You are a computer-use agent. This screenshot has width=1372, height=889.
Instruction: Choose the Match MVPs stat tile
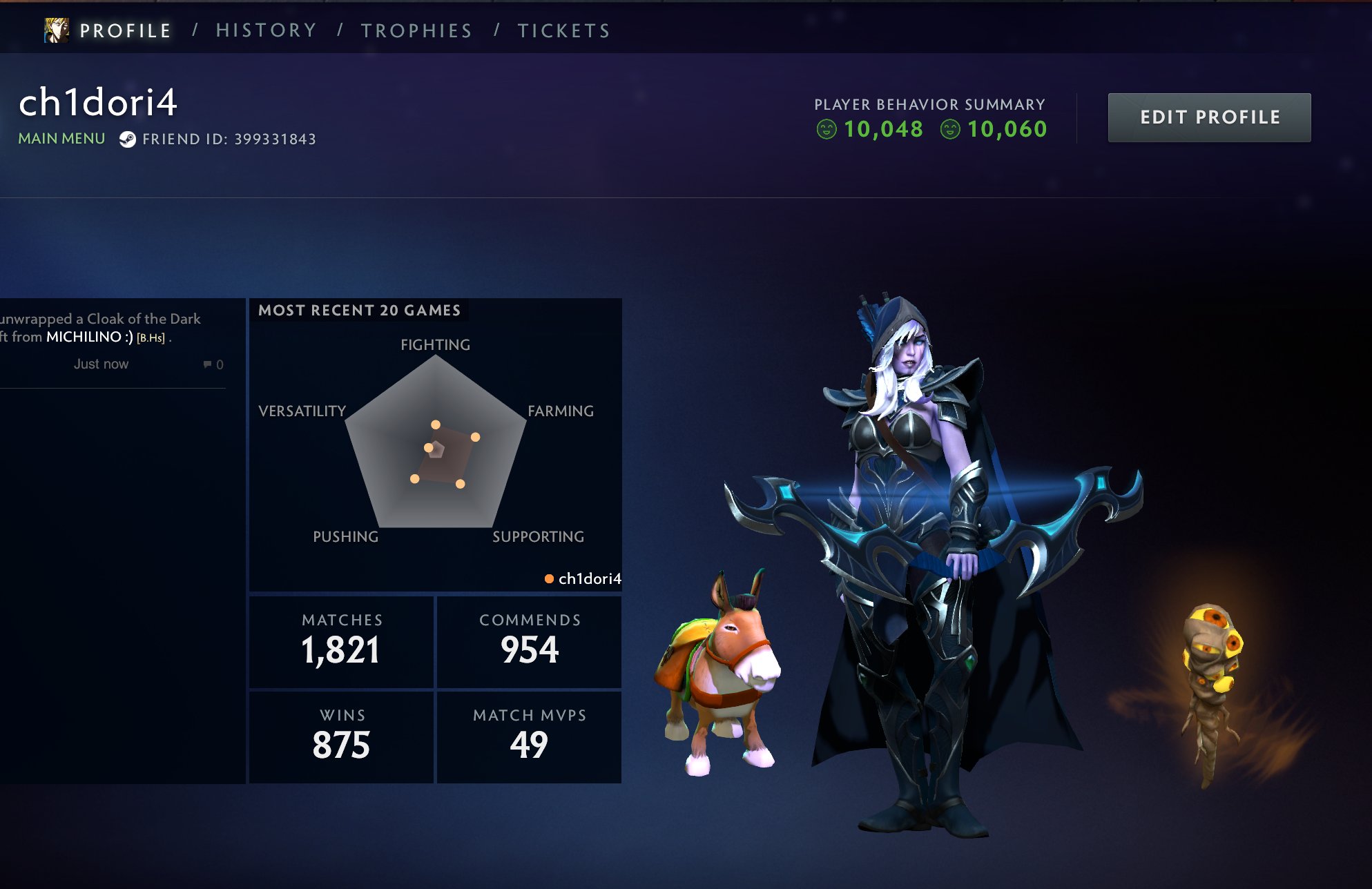(x=529, y=736)
